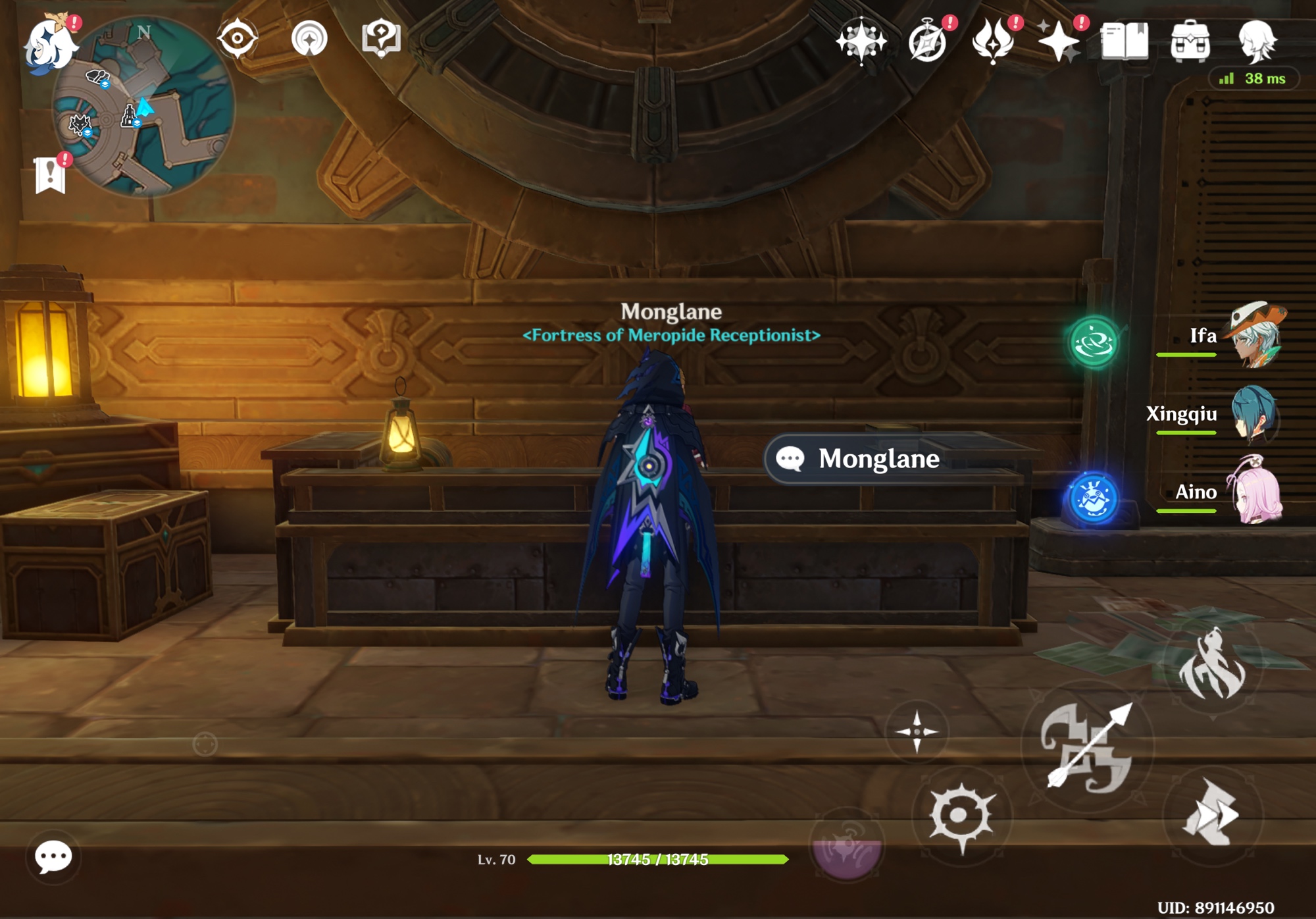Toggle Elemental Sight eye icon

[238, 38]
